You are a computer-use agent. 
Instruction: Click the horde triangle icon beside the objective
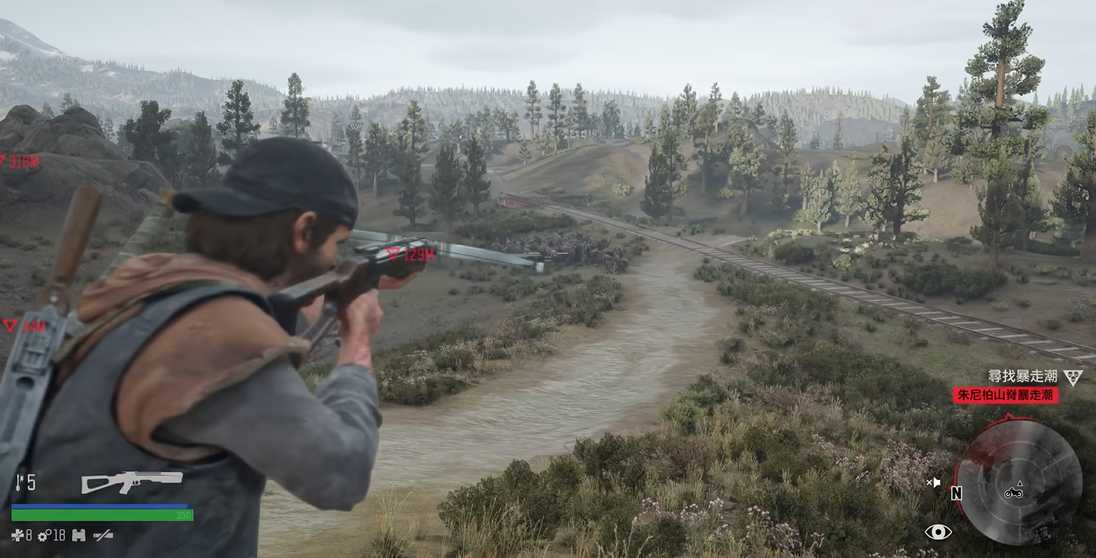(1073, 377)
